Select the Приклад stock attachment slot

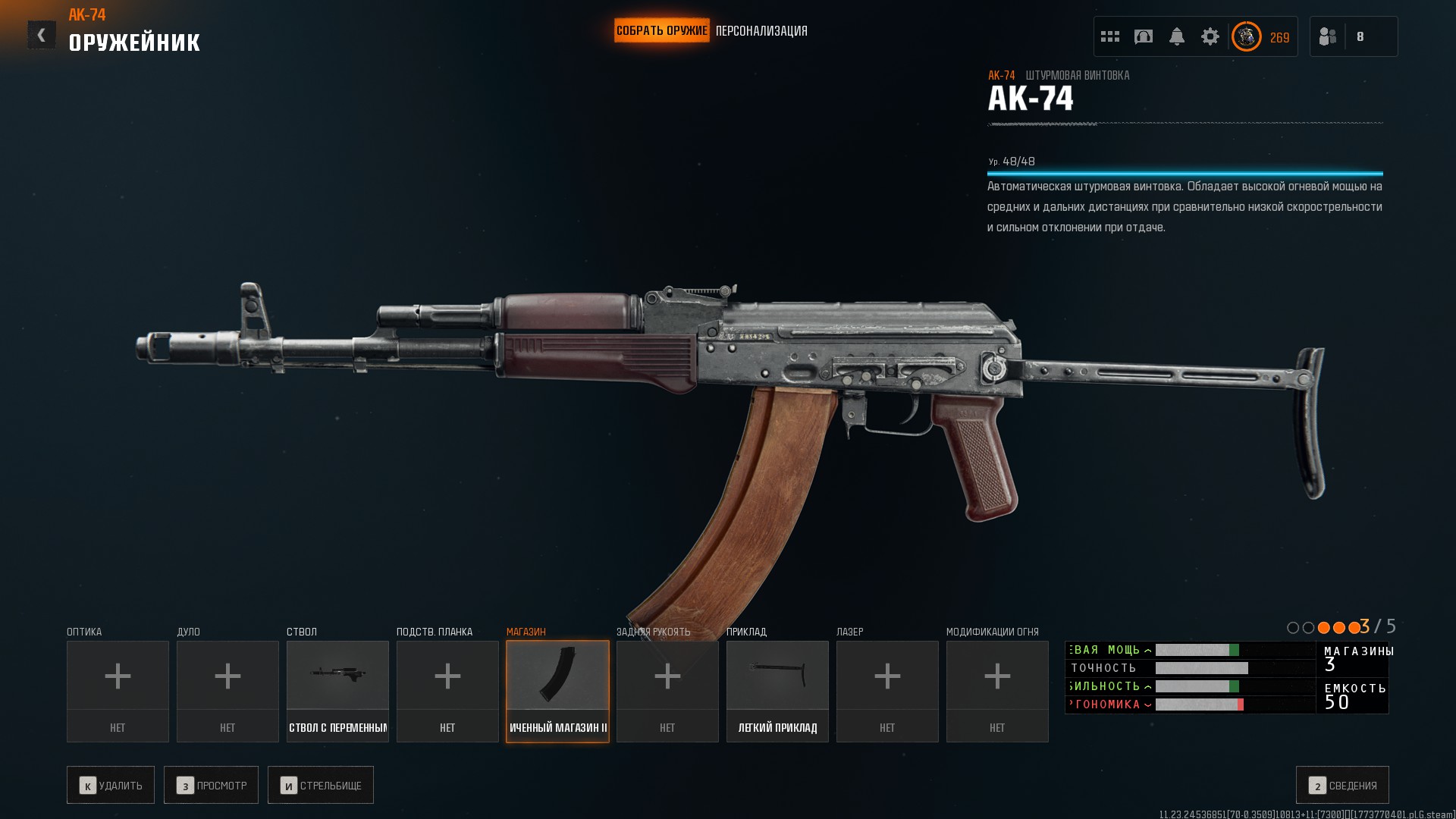[x=777, y=691]
